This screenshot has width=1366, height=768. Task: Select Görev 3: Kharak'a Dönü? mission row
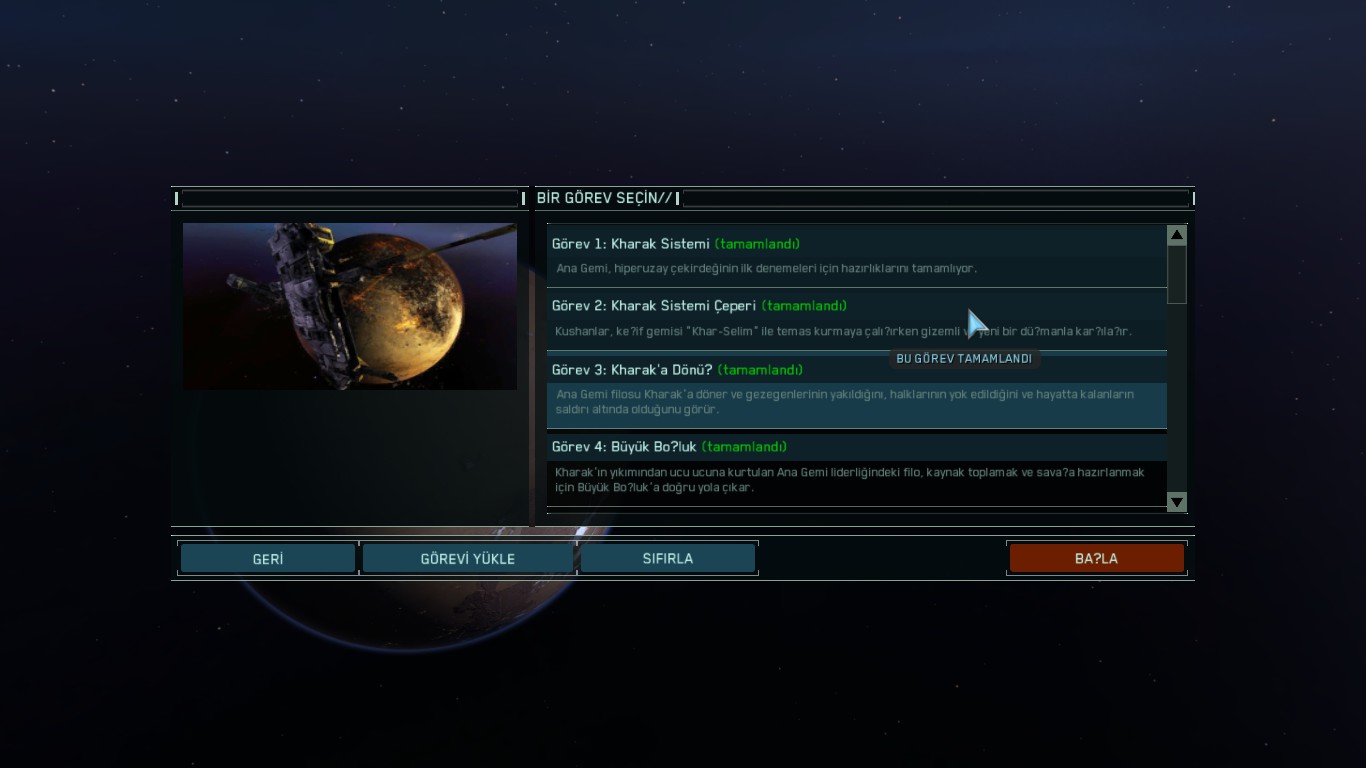coord(856,391)
